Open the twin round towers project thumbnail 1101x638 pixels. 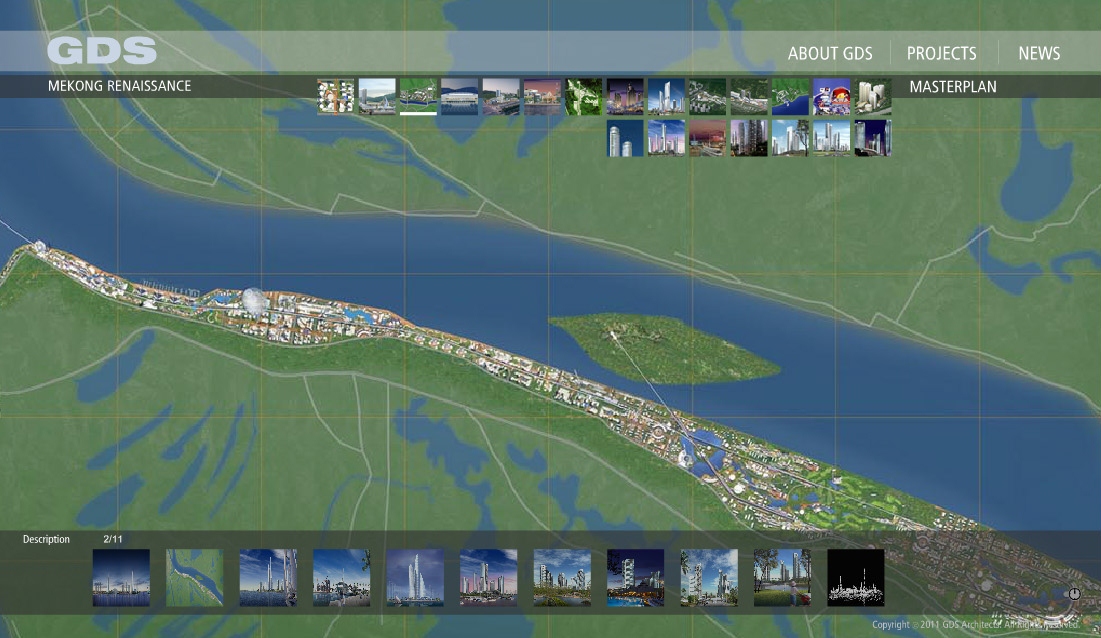pos(625,138)
